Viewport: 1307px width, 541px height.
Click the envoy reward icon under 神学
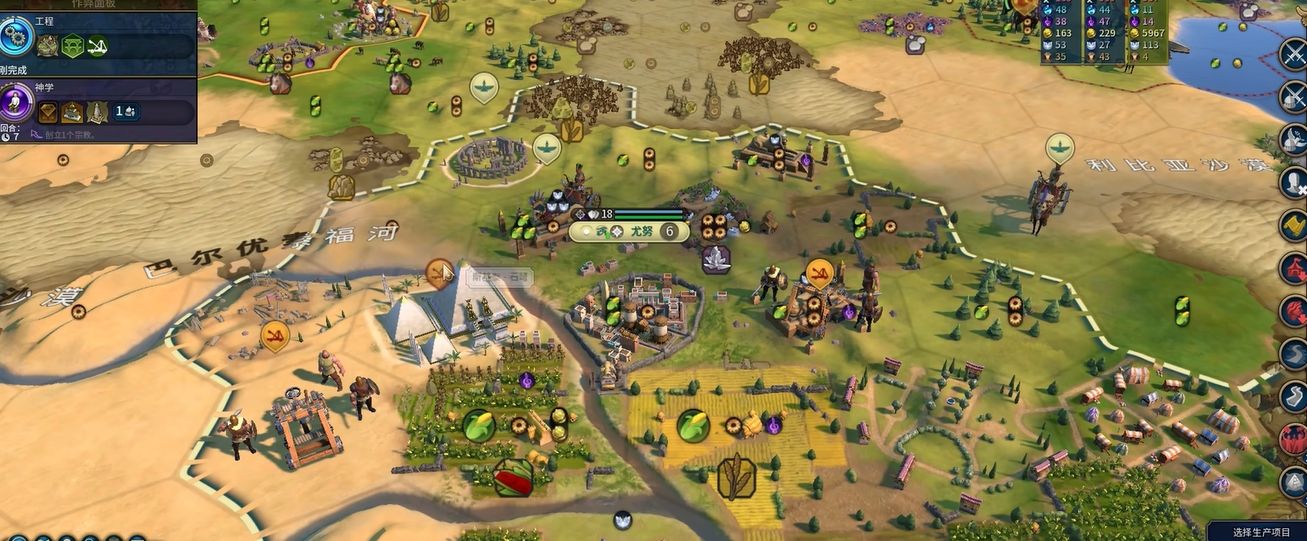point(125,112)
